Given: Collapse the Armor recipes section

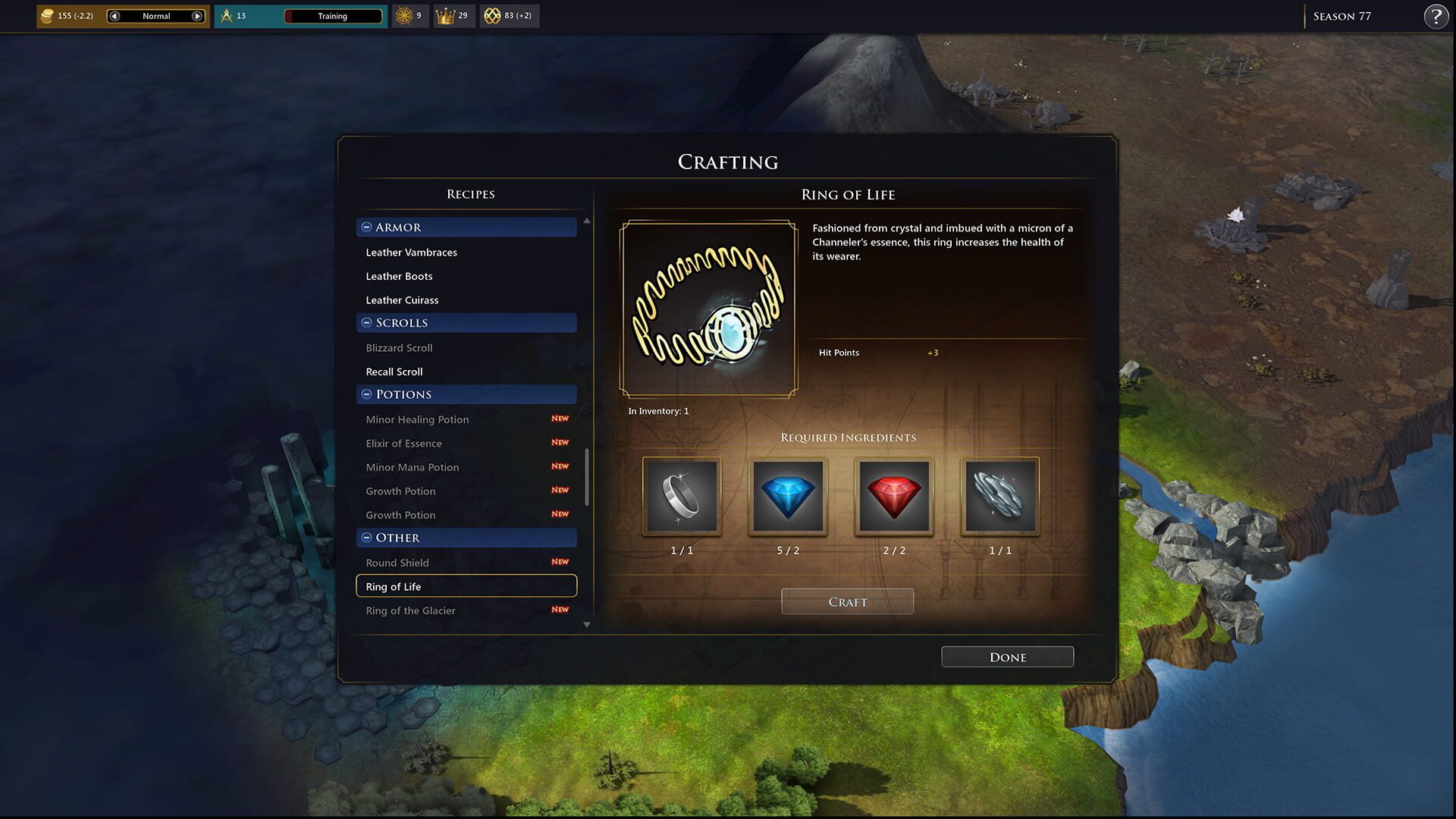Looking at the screenshot, I should click(x=366, y=227).
